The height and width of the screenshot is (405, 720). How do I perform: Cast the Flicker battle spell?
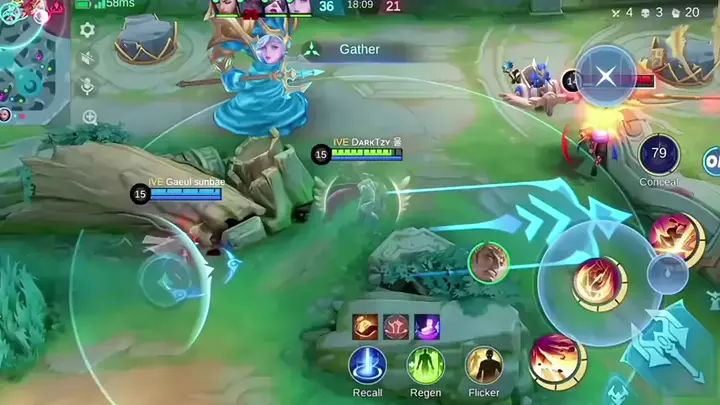(x=484, y=365)
